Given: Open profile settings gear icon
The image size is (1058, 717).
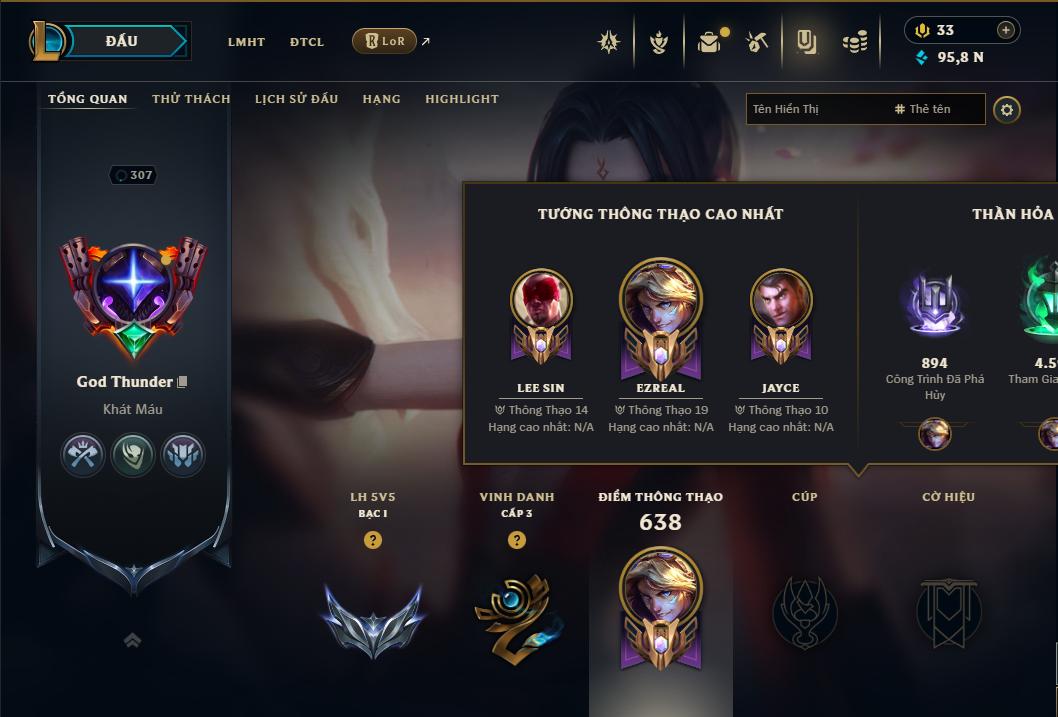Looking at the screenshot, I should [x=1007, y=109].
